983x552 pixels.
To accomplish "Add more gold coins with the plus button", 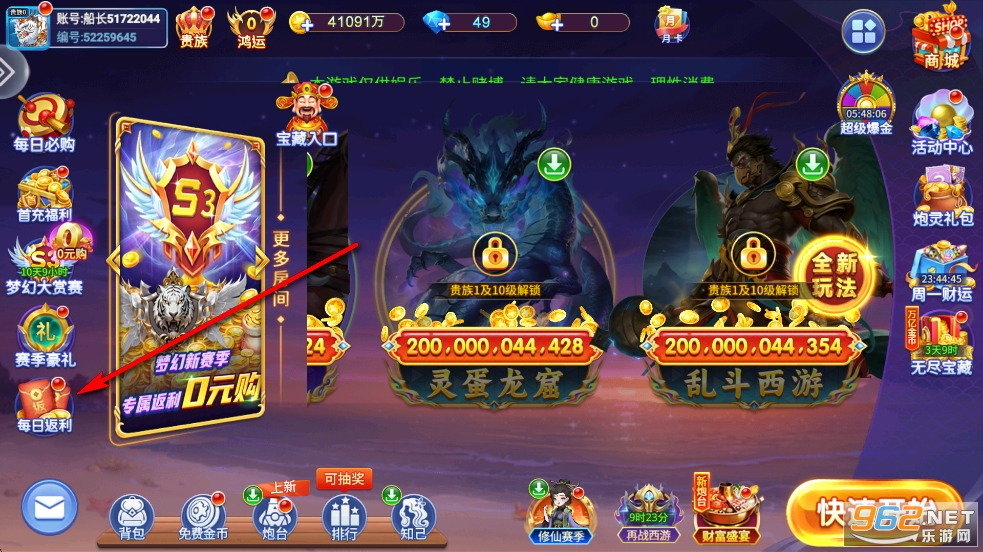I will coord(300,22).
